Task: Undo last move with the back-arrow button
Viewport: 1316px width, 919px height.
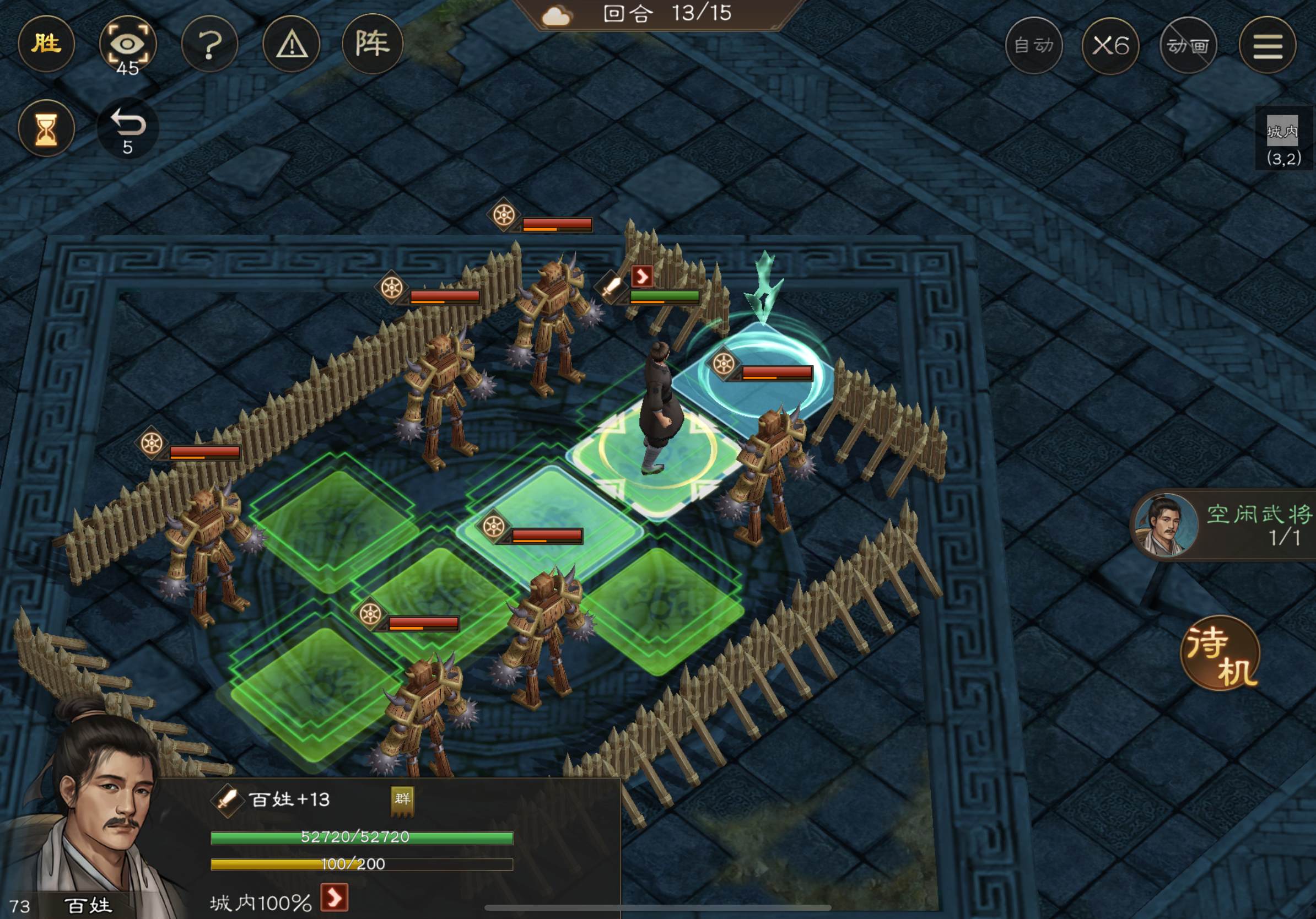Action: click(127, 128)
